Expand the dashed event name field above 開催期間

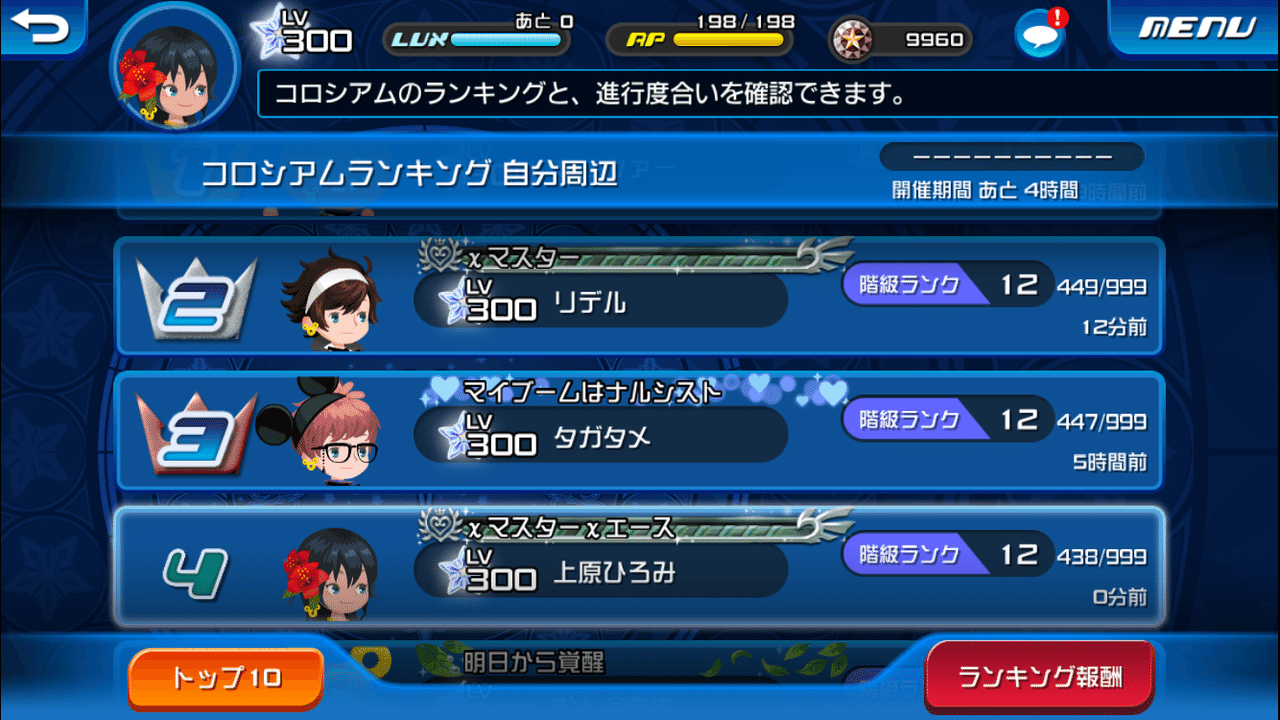pyautogui.click(x=1012, y=156)
